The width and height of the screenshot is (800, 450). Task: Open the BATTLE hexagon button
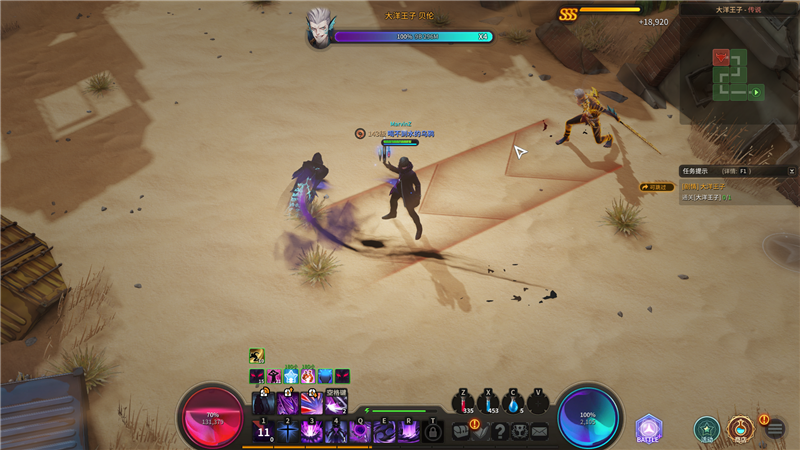648,430
